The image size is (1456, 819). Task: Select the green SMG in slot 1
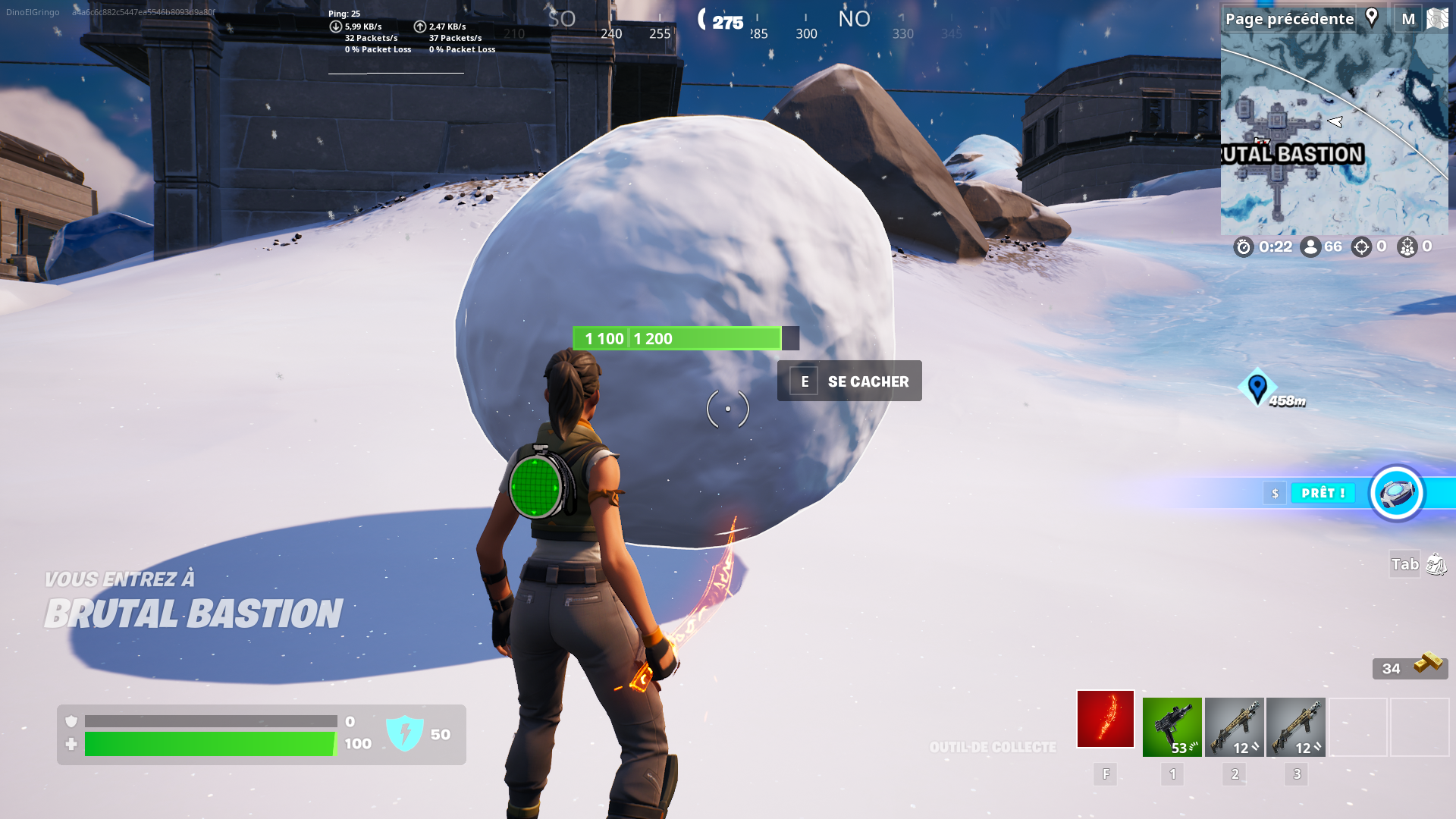pos(1172,718)
